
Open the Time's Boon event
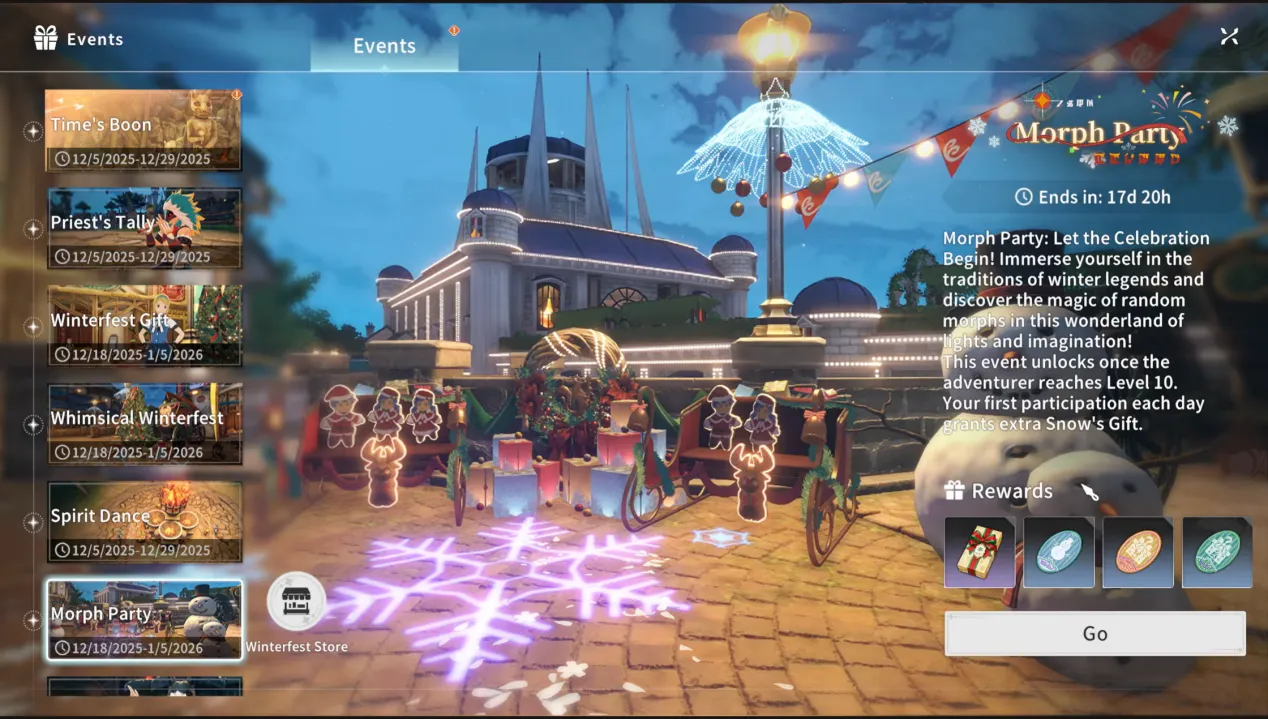(x=144, y=131)
